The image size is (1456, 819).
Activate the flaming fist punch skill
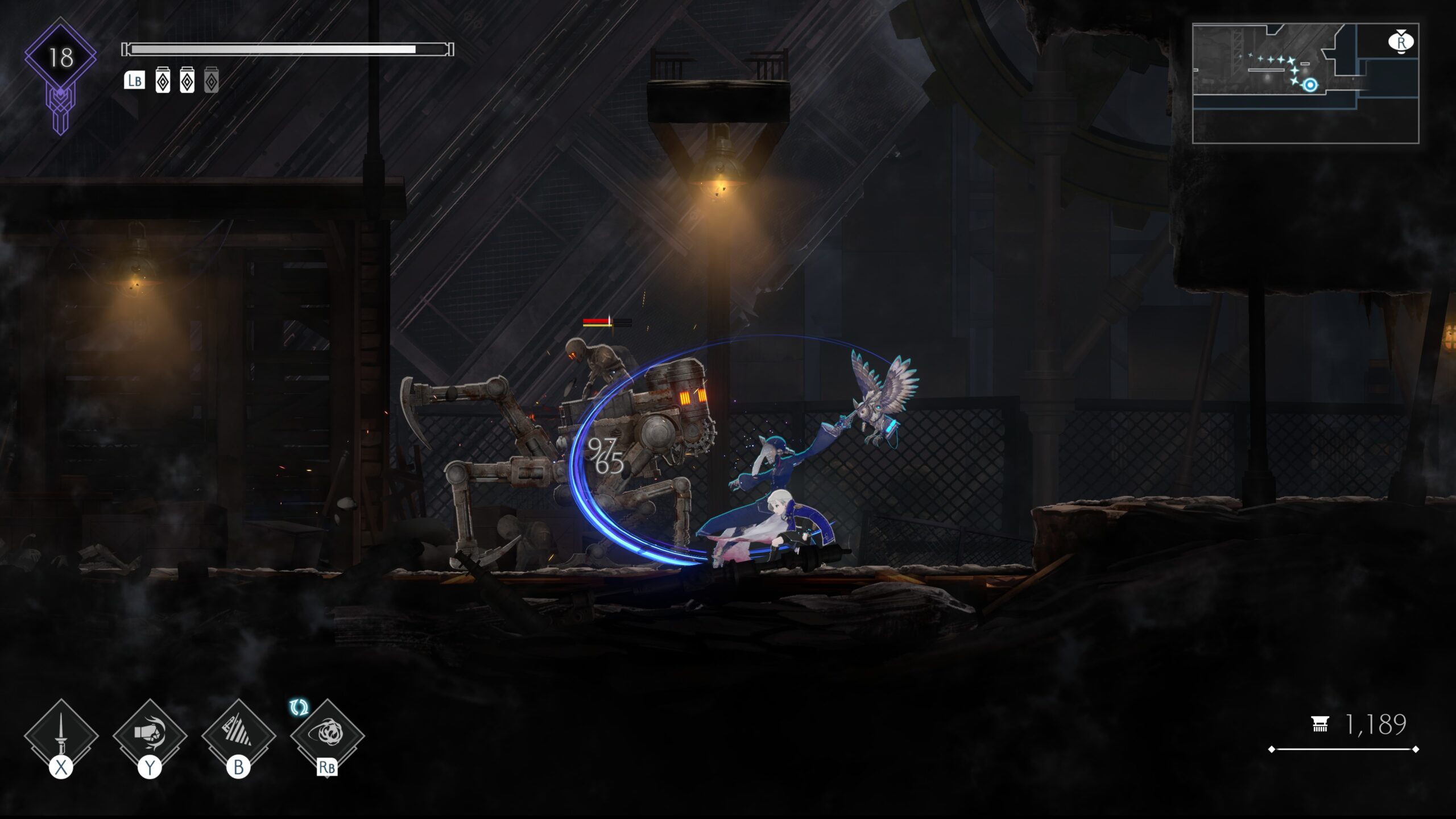(x=150, y=734)
